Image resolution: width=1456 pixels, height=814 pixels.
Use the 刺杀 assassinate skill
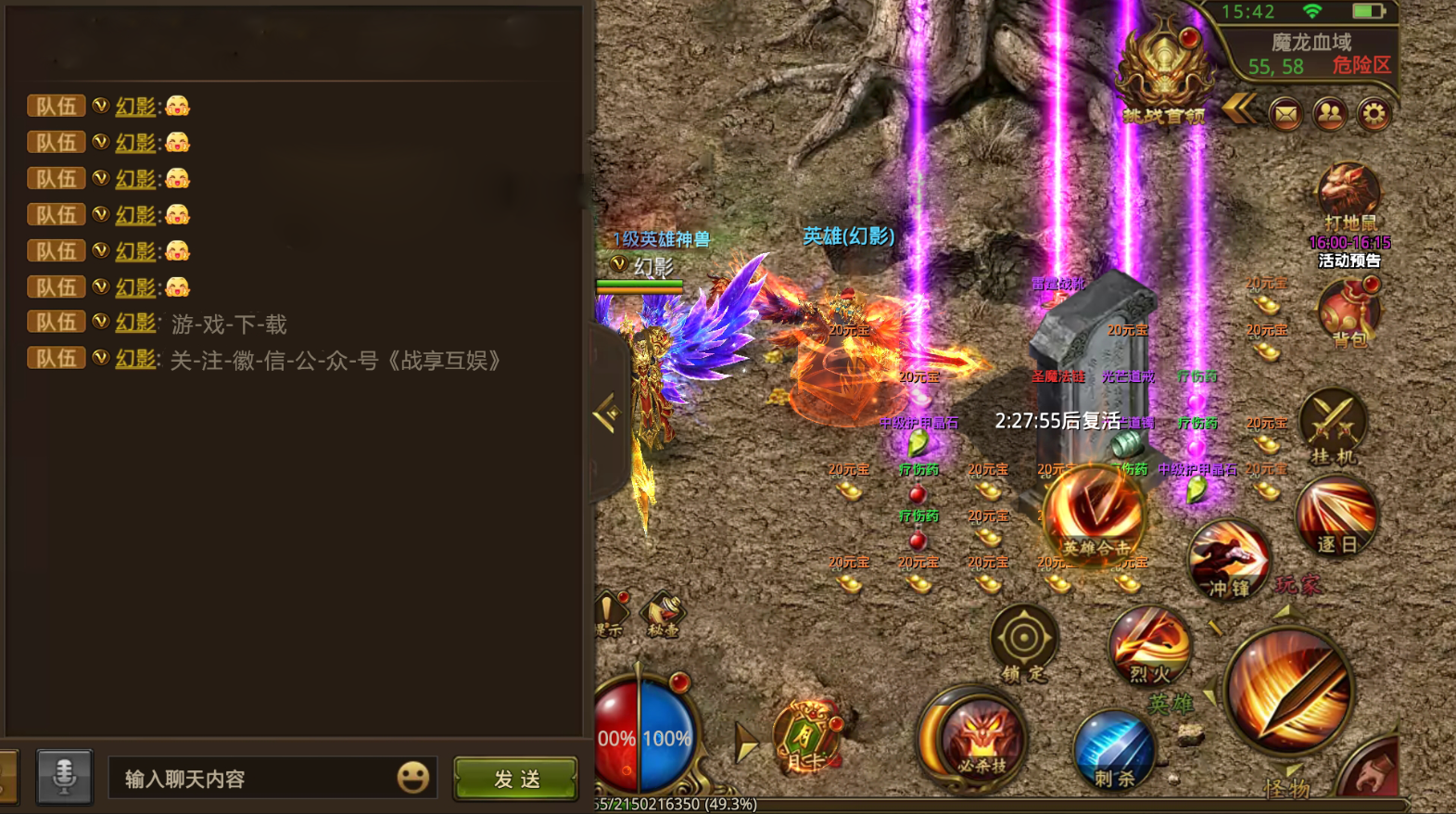[1115, 750]
